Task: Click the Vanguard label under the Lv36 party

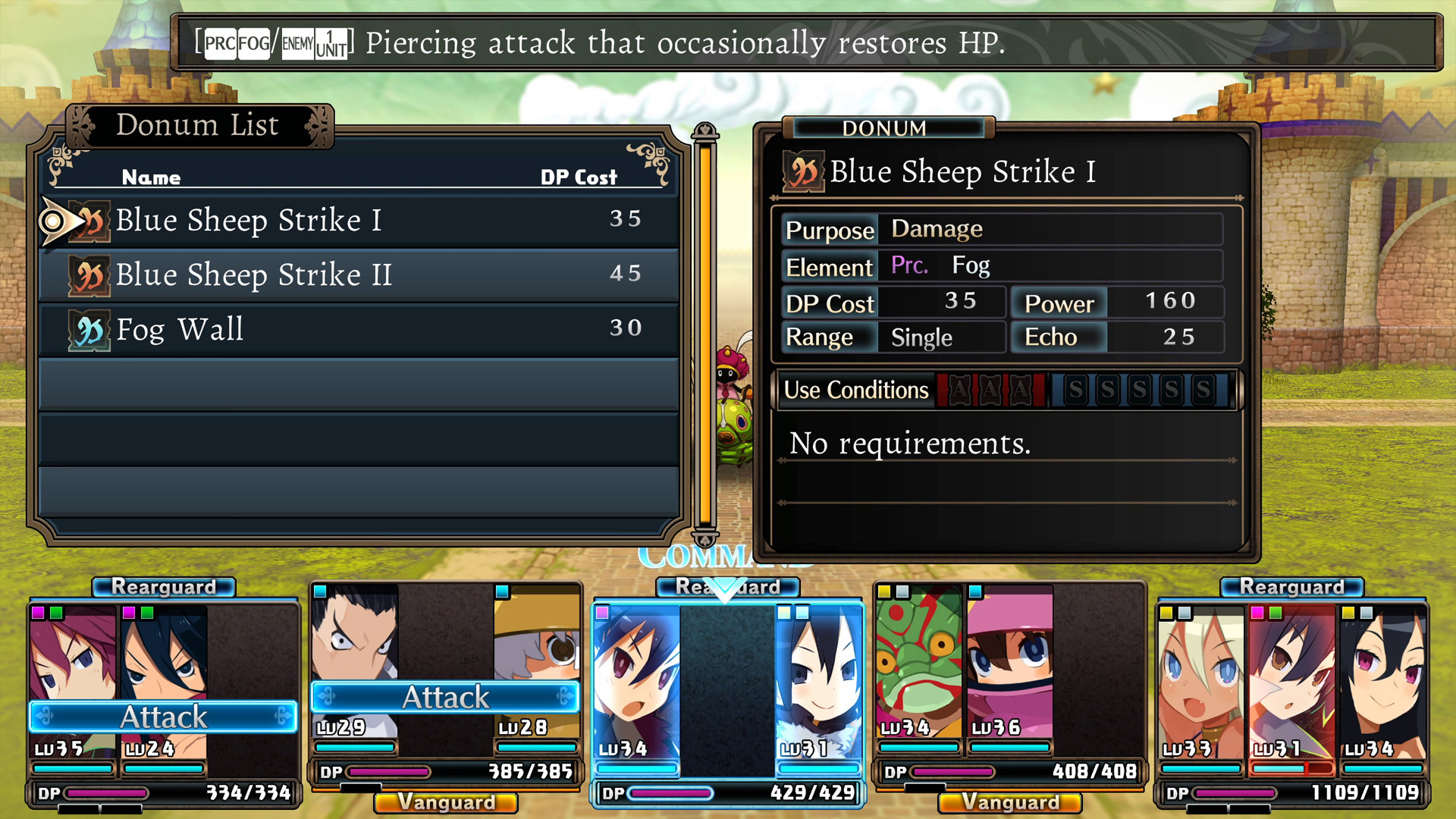Action: tap(1009, 802)
